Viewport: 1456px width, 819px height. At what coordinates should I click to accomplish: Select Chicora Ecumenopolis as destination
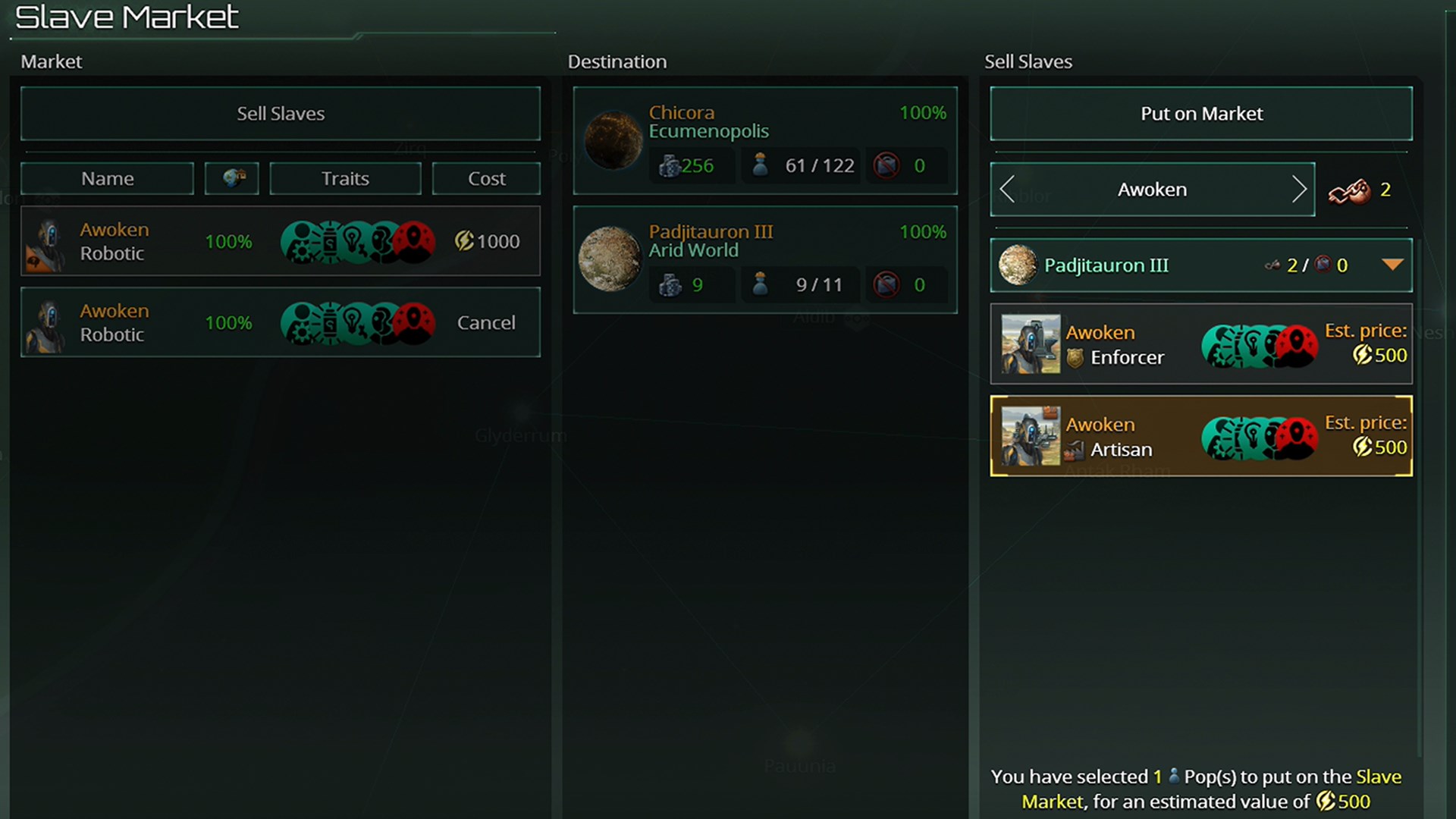765,140
